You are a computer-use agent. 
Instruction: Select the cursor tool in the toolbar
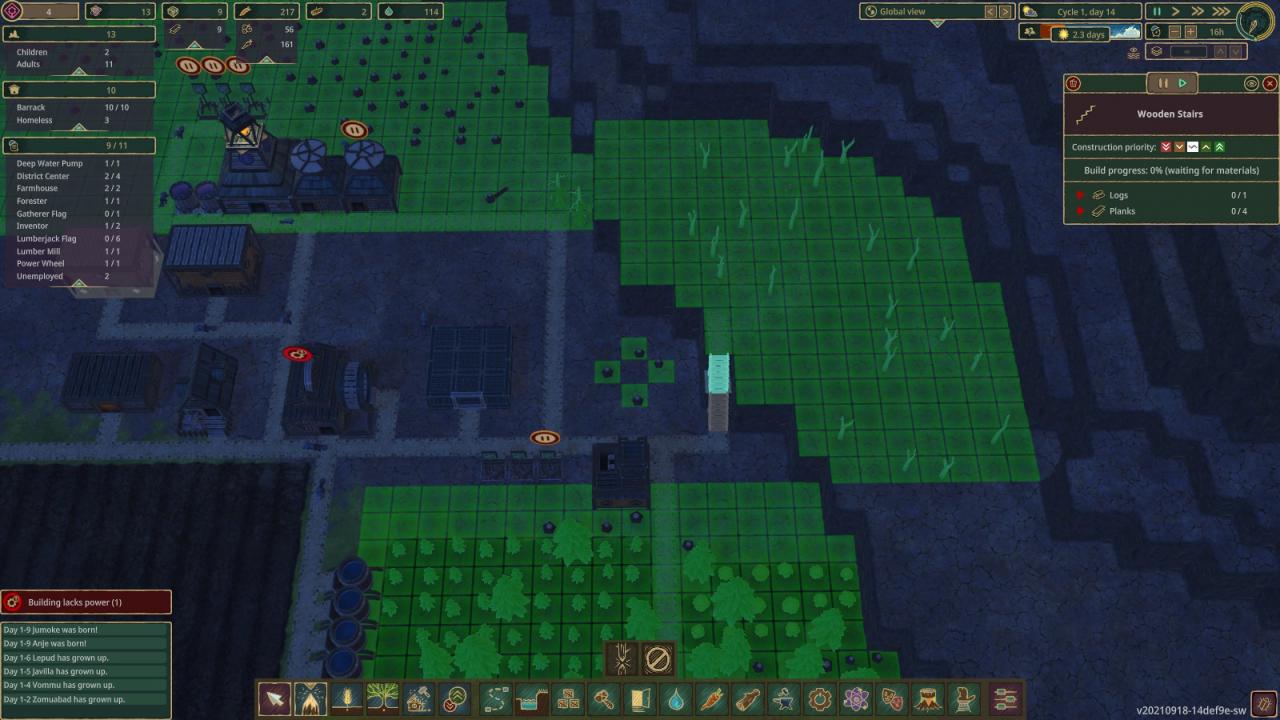(273, 698)
